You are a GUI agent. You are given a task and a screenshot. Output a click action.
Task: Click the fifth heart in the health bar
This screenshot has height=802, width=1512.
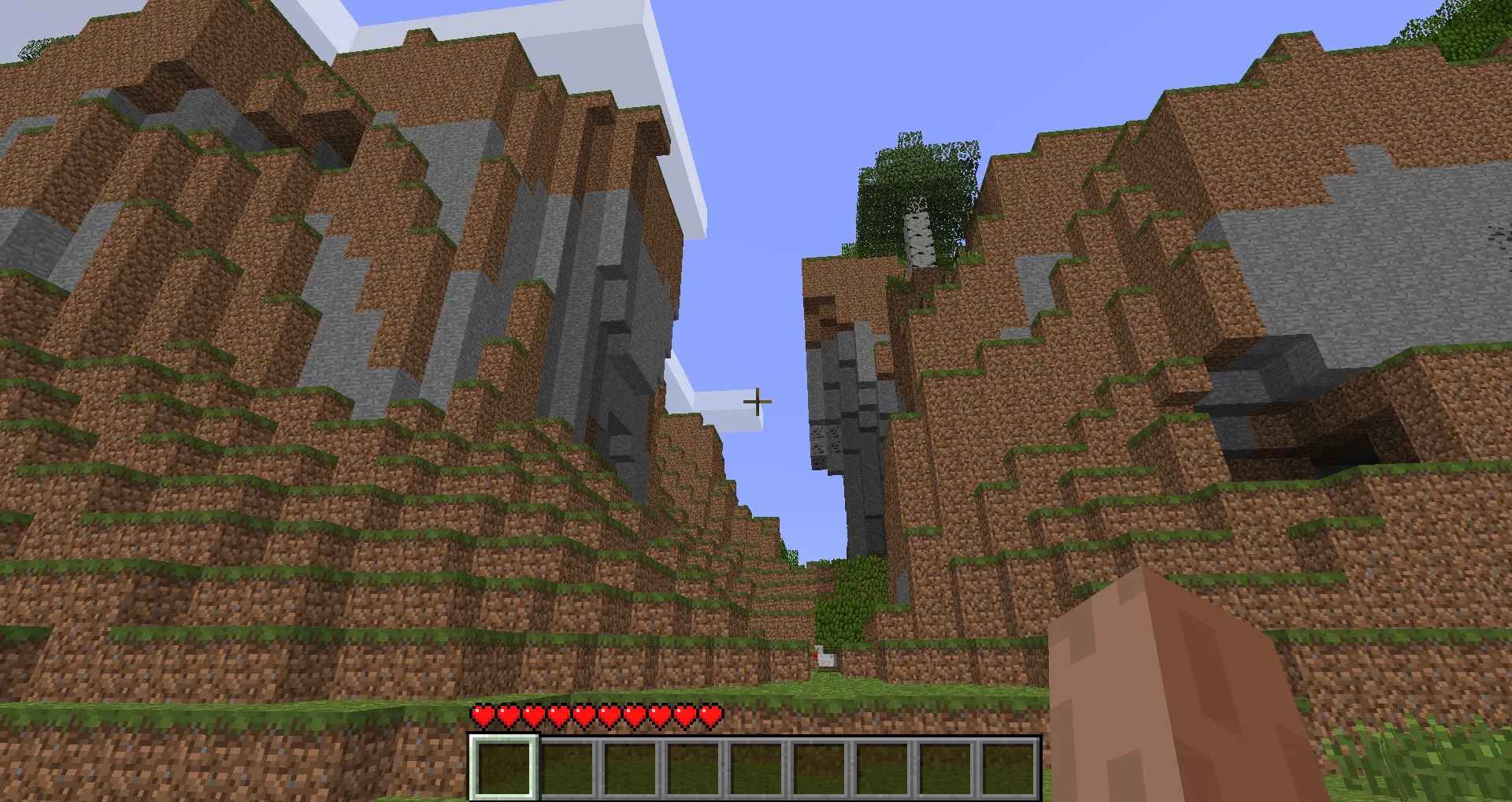point(585,718)
